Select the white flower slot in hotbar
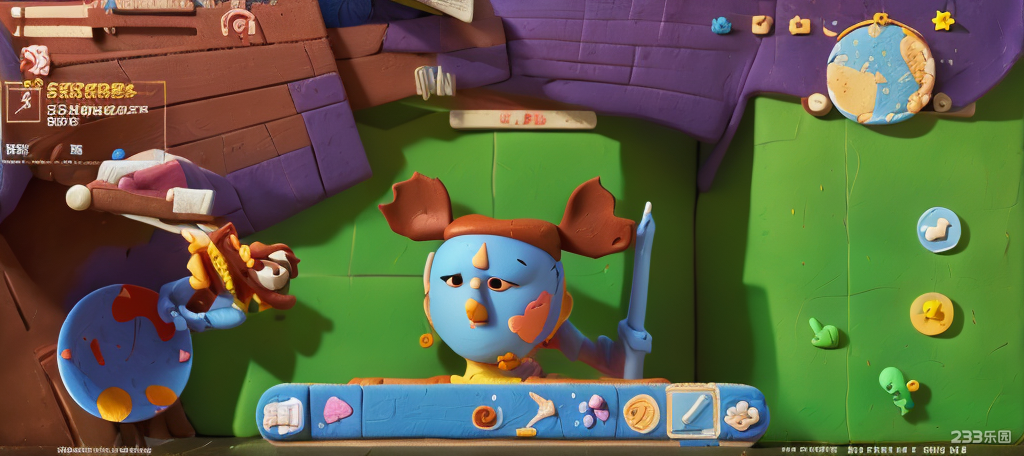The width and height of the screenshot is (1024, 456). (742, 414)
